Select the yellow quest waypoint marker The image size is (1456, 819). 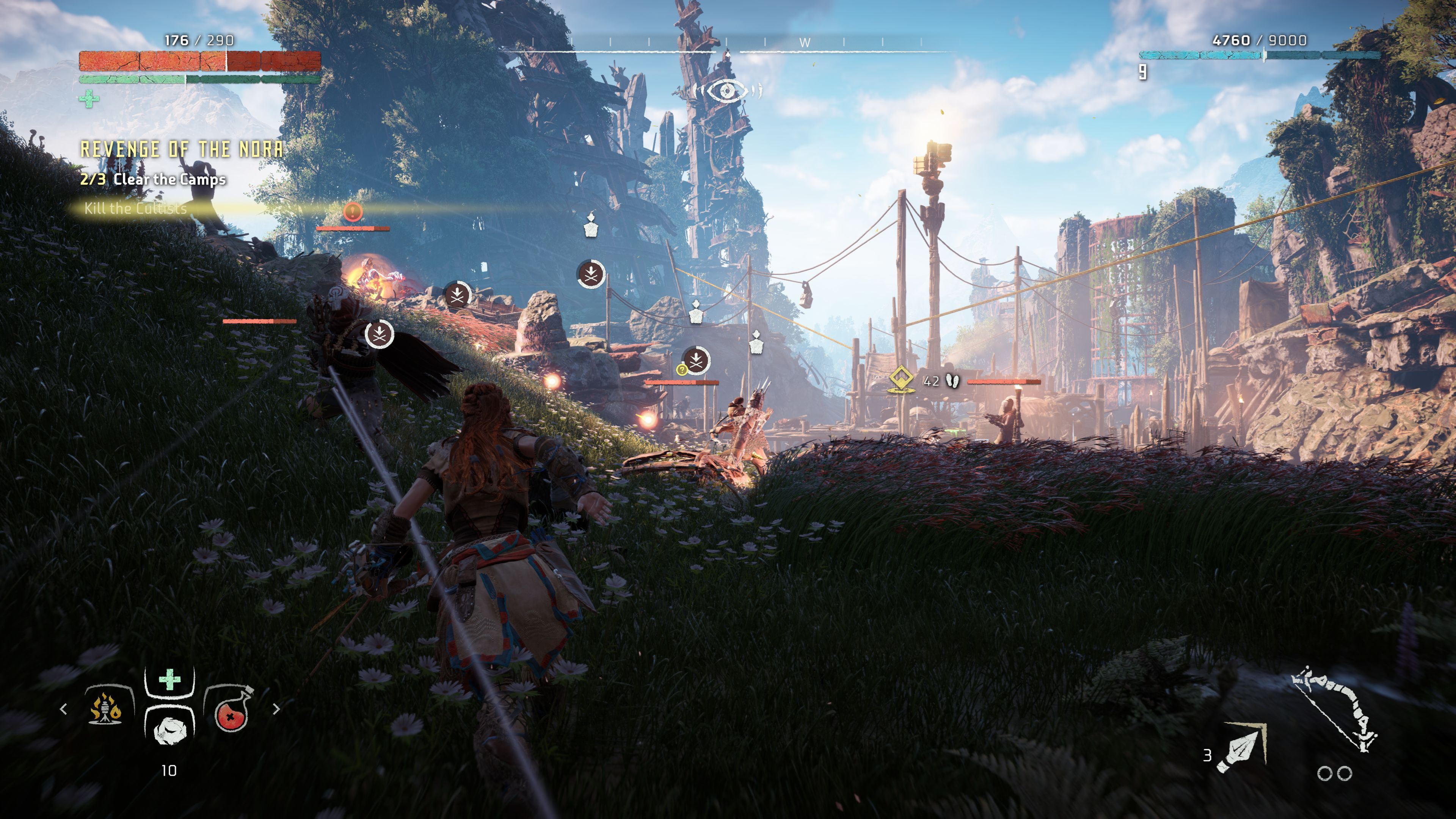(901, 380)
